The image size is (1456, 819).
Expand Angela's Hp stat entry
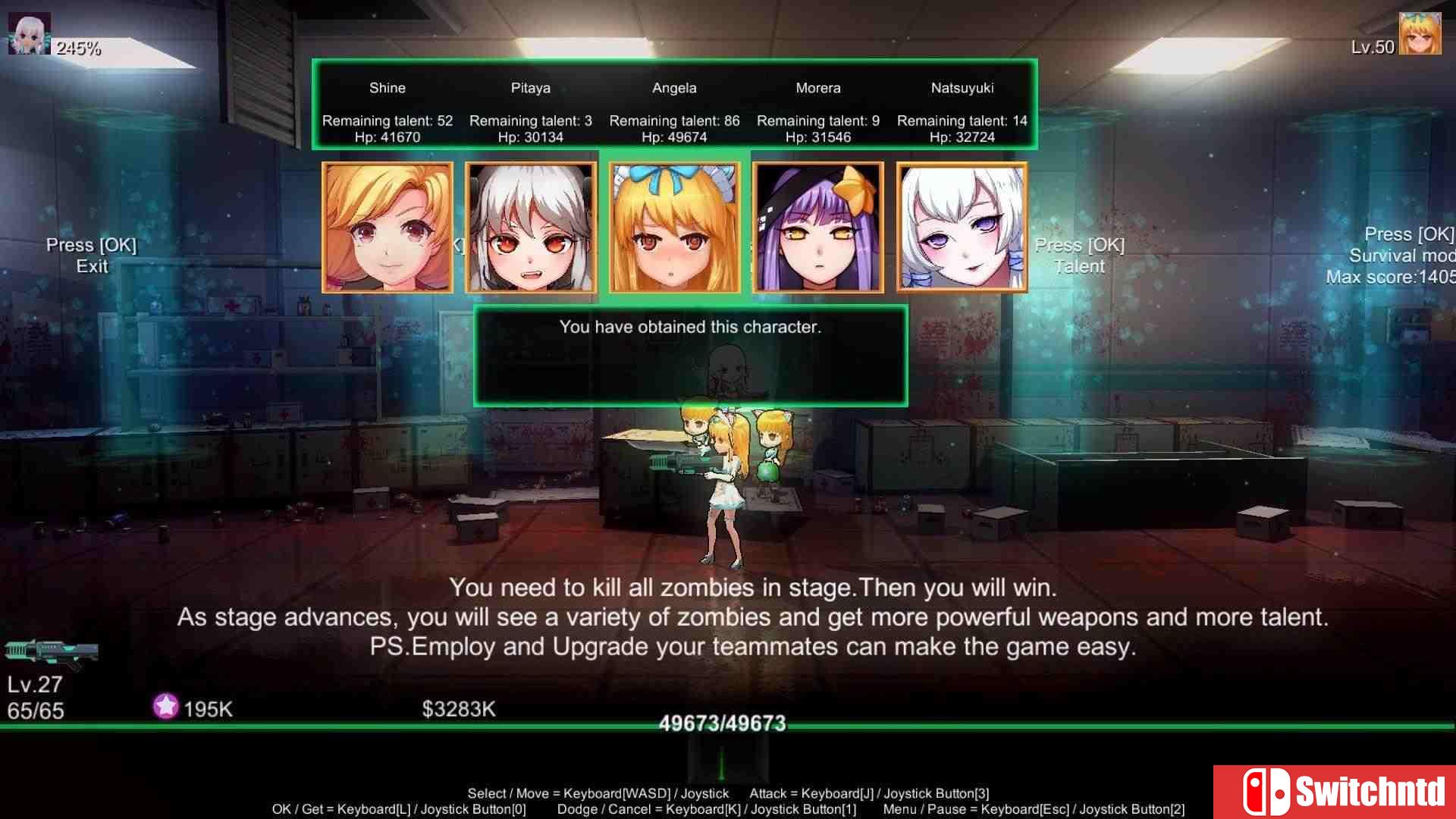tap(673, 136)
